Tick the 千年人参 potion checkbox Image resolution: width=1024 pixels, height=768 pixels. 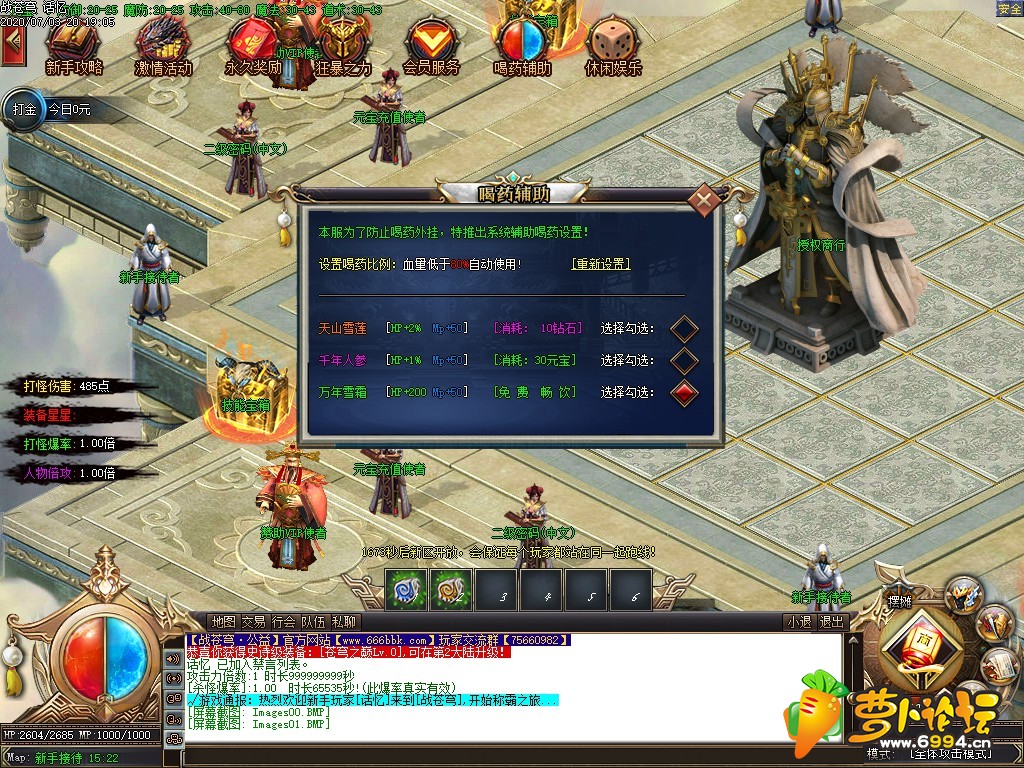[x=684, y=360]
